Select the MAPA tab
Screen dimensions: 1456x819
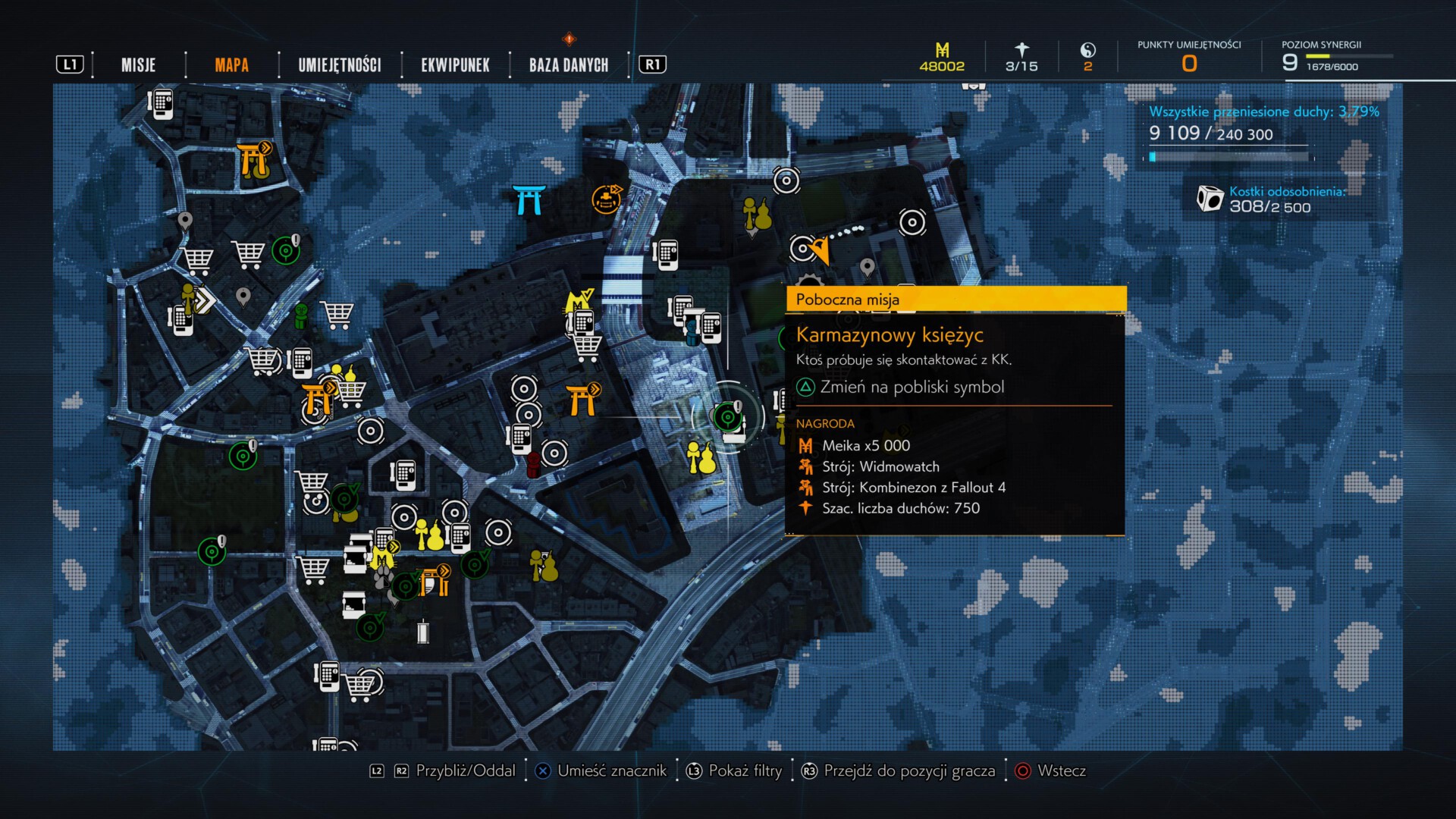tap(231, 65)
